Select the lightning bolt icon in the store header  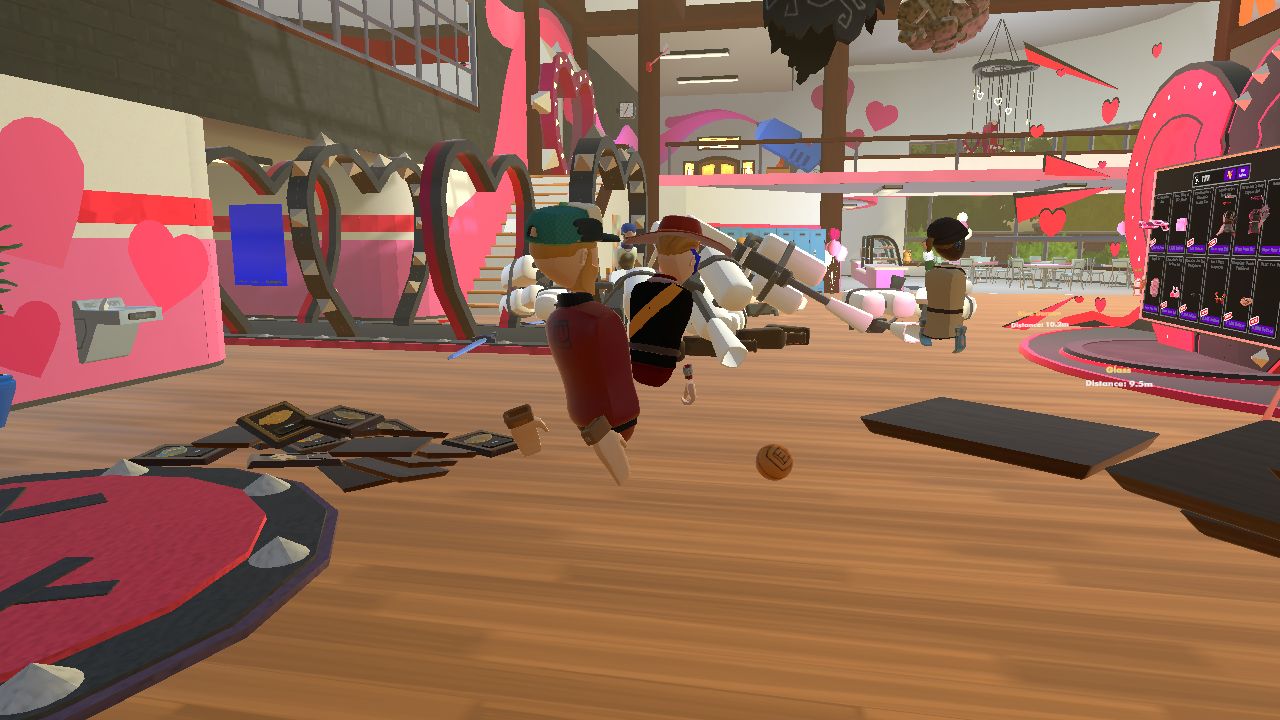click(x=1231, y=174)
